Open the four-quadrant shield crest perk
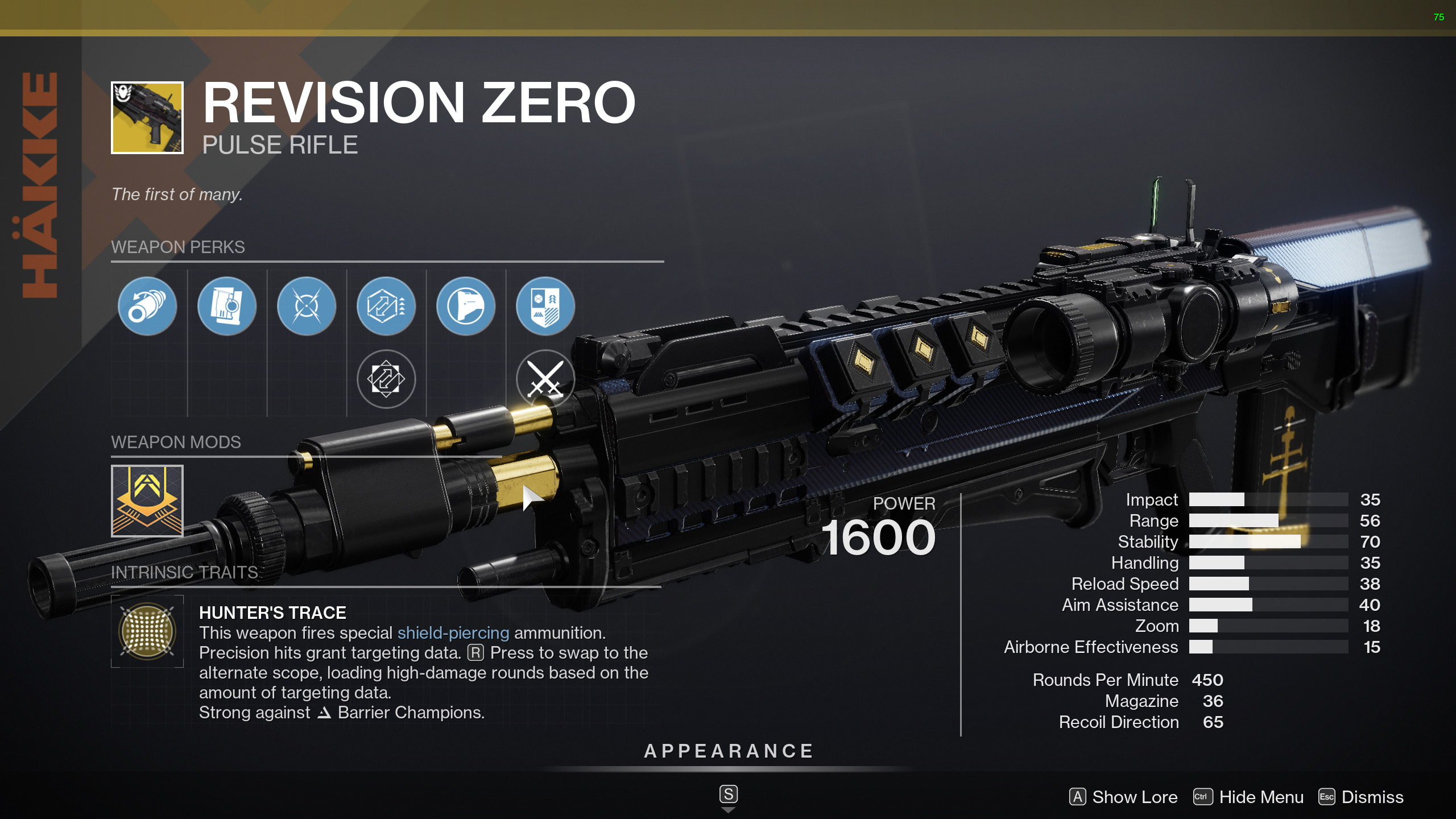 [x=545, y=307]
